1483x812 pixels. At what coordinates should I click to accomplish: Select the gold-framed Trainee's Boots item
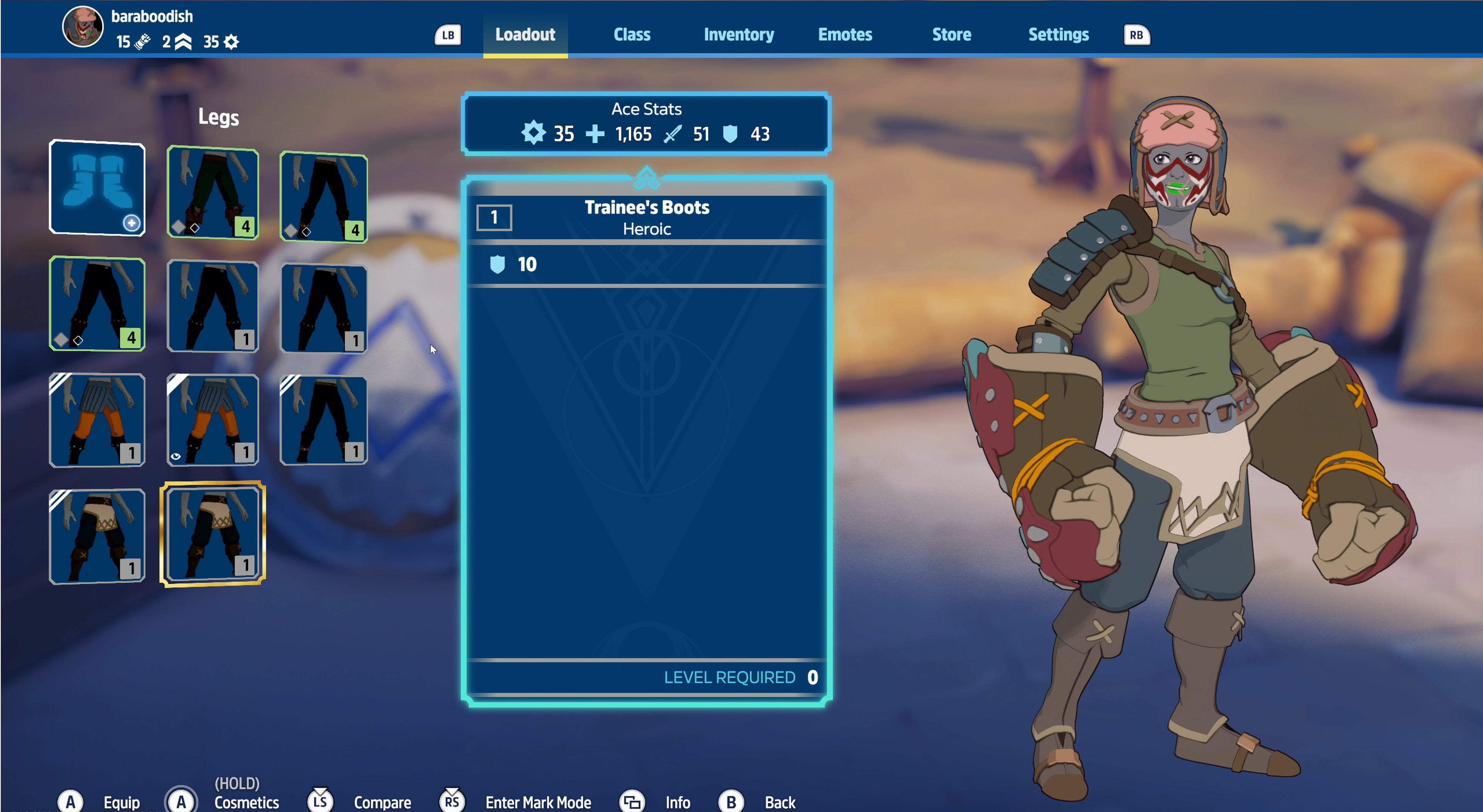[x=212, y=534]
